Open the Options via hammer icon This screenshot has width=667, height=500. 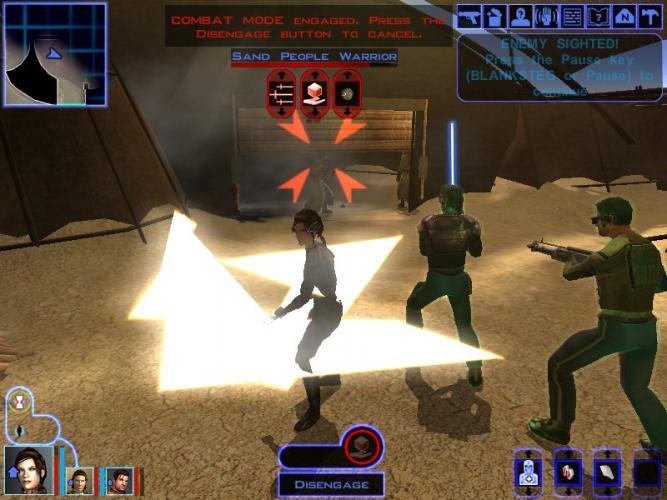point(649,16)
